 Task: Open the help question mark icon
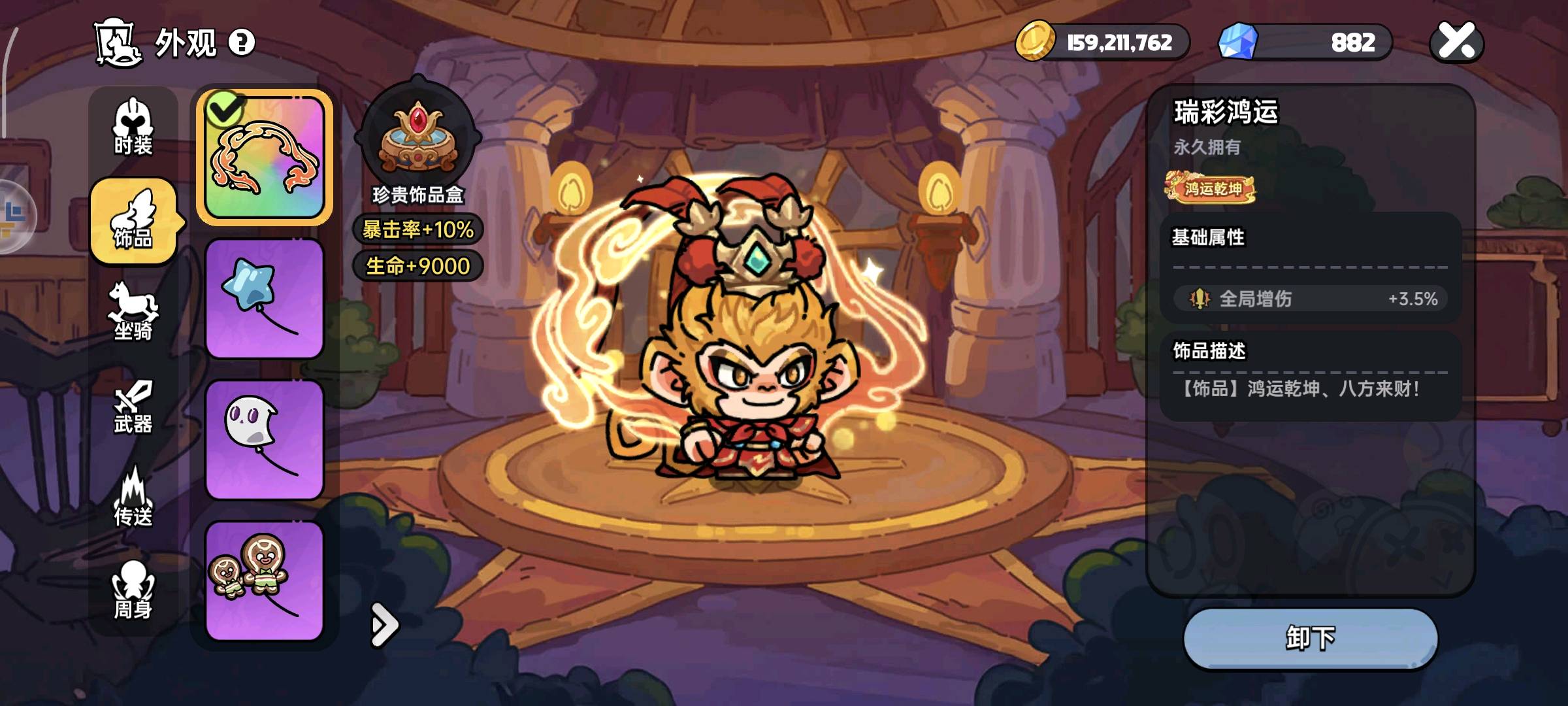click(242, 43)
